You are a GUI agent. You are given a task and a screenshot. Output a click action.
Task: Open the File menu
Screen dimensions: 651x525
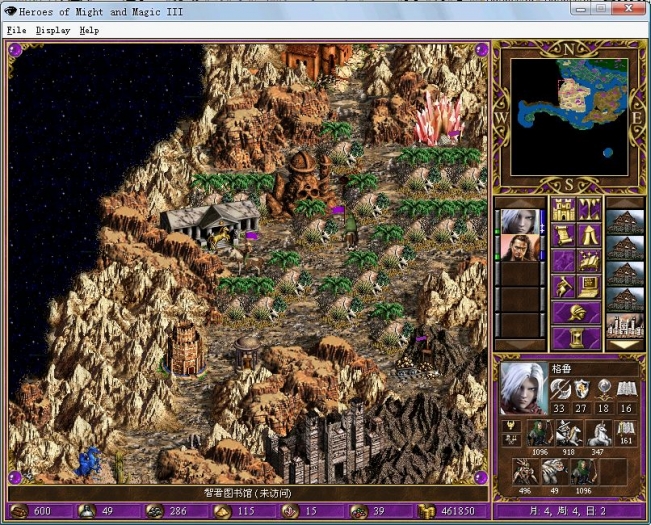[x=16, y=30]
